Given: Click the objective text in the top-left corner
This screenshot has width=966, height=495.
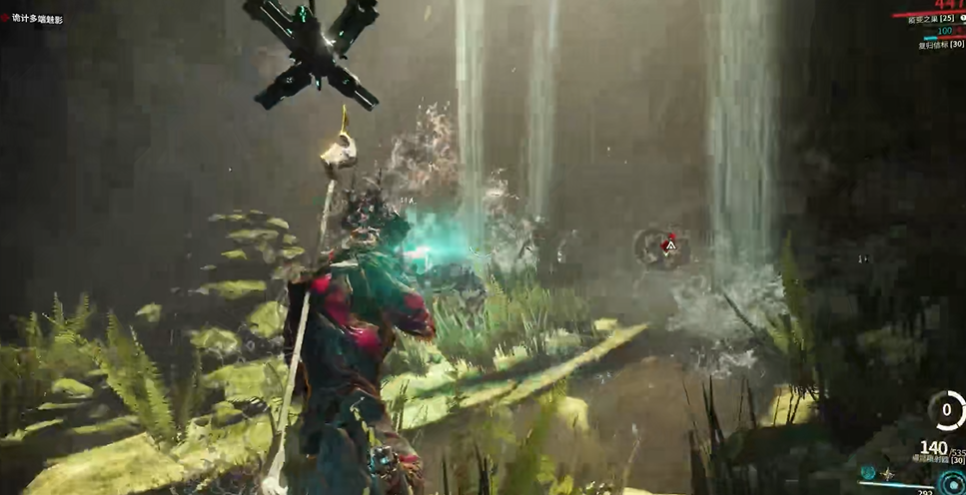Looking at the screenshot, I should pos(38,18).
